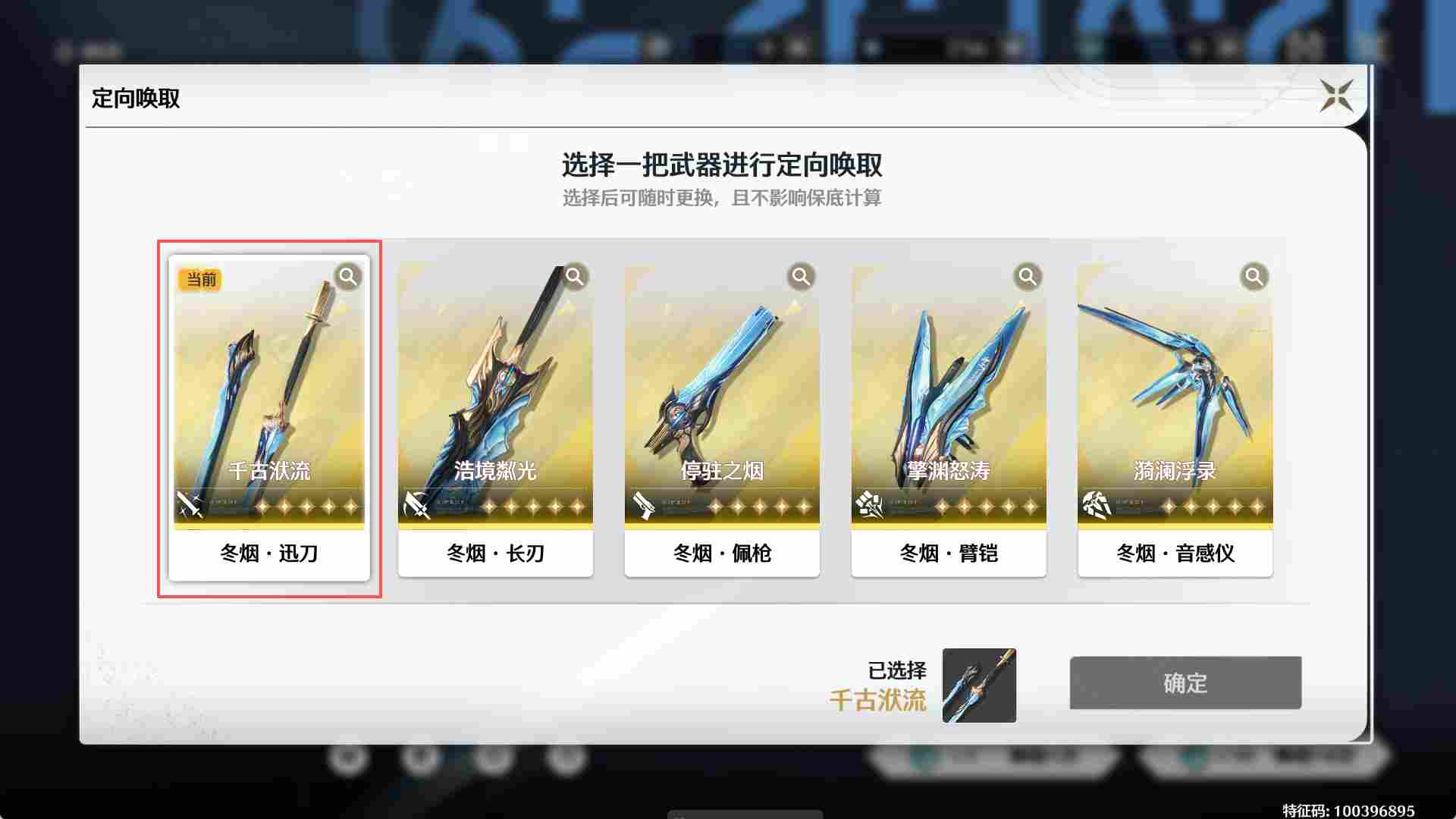This screenshot has height=819, width=1456.
Task: Confirm selection with the 确定 button
Action: (1185, 683)
